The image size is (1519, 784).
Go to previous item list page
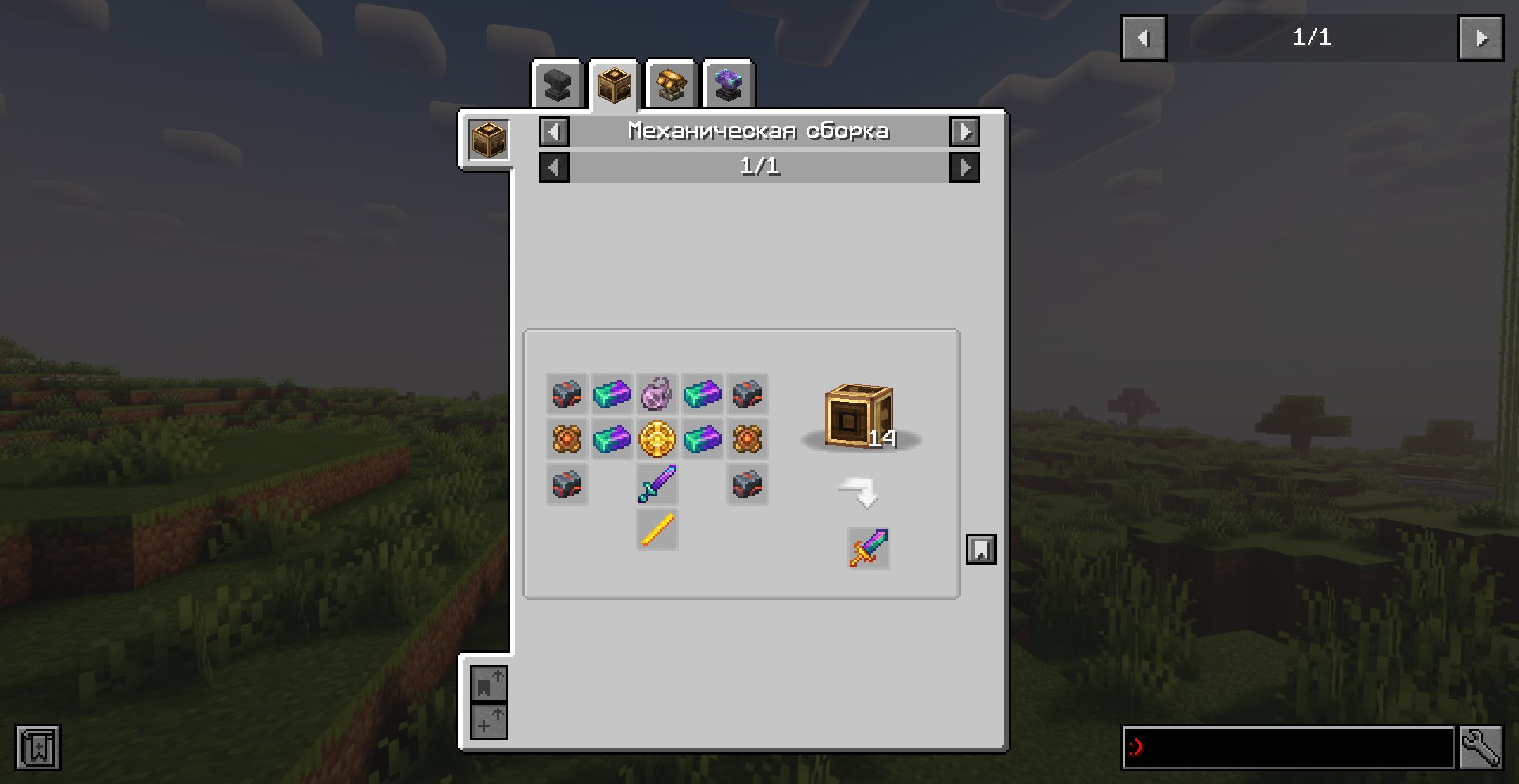coord(1143,38)
